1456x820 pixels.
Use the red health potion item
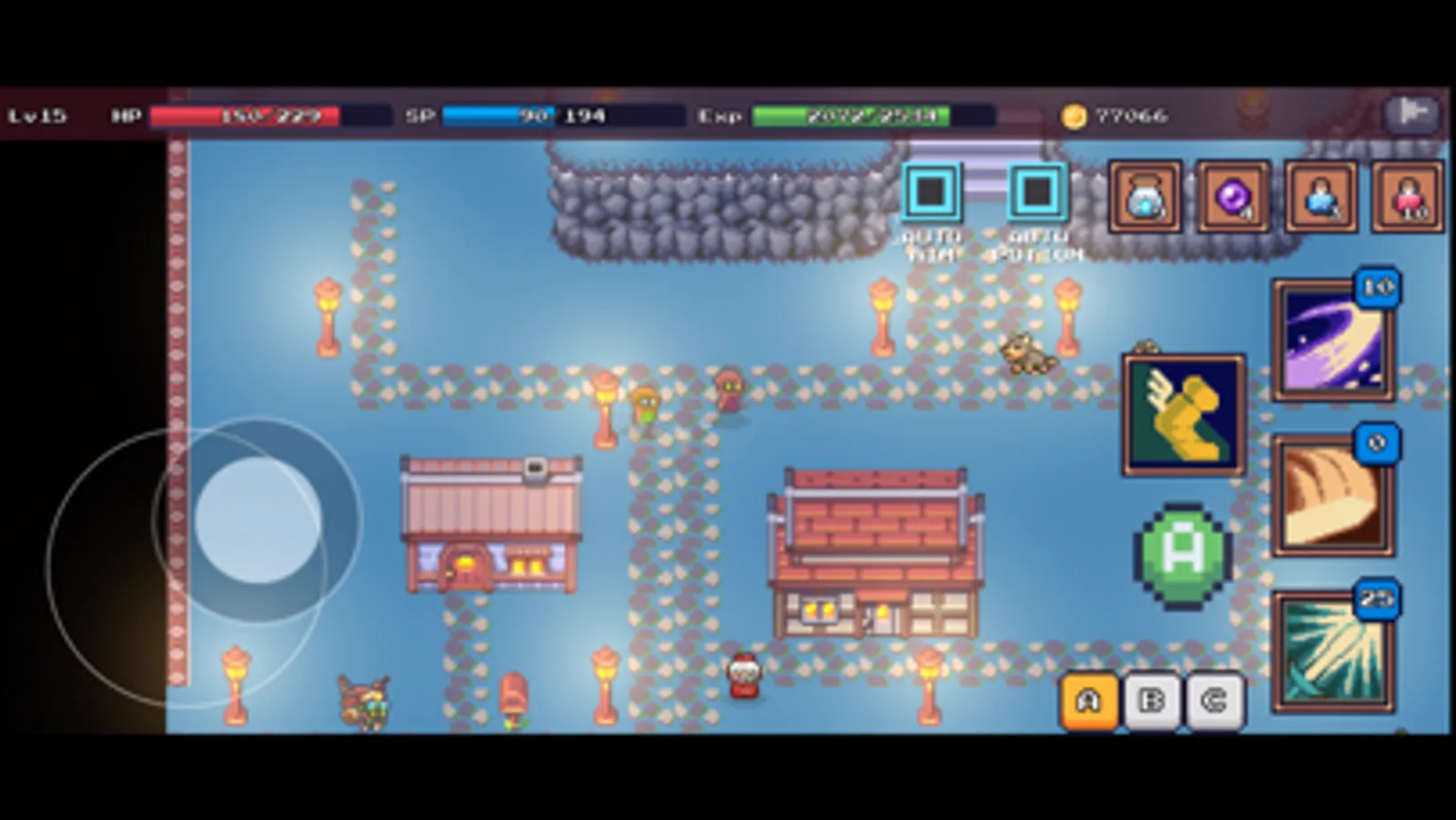pyautogui.click(x=1409, y=197)
